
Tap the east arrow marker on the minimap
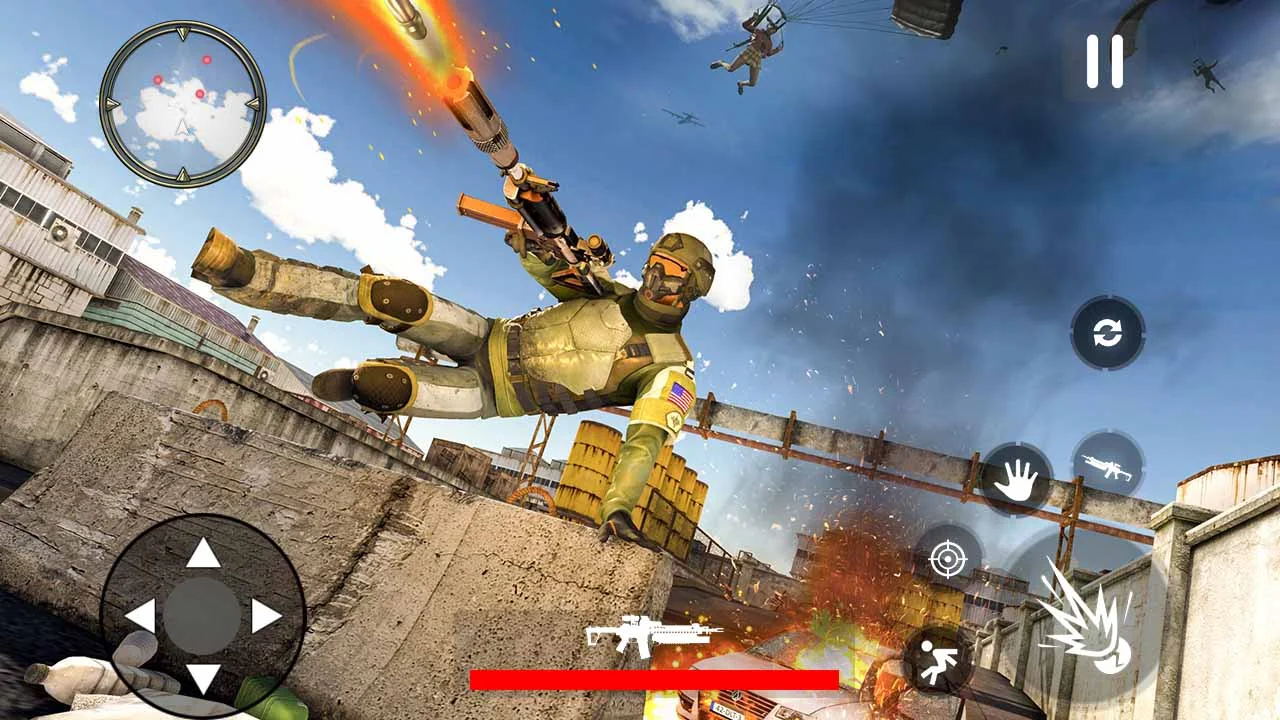tap(252, 104)
